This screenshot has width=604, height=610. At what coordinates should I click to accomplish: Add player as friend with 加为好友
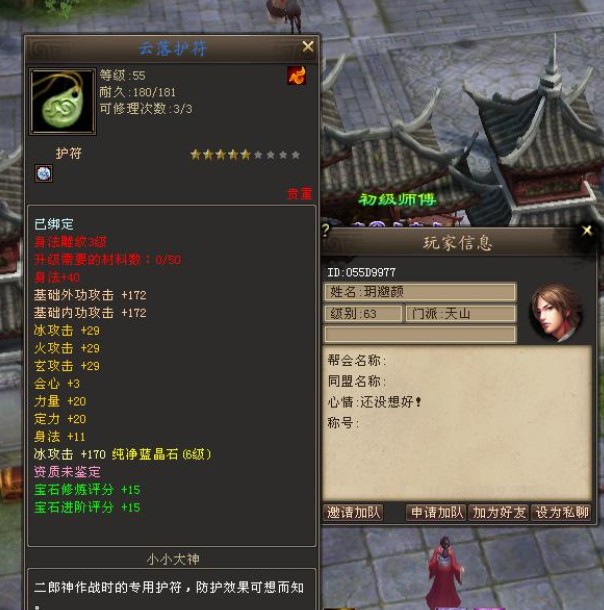(498, 512)
